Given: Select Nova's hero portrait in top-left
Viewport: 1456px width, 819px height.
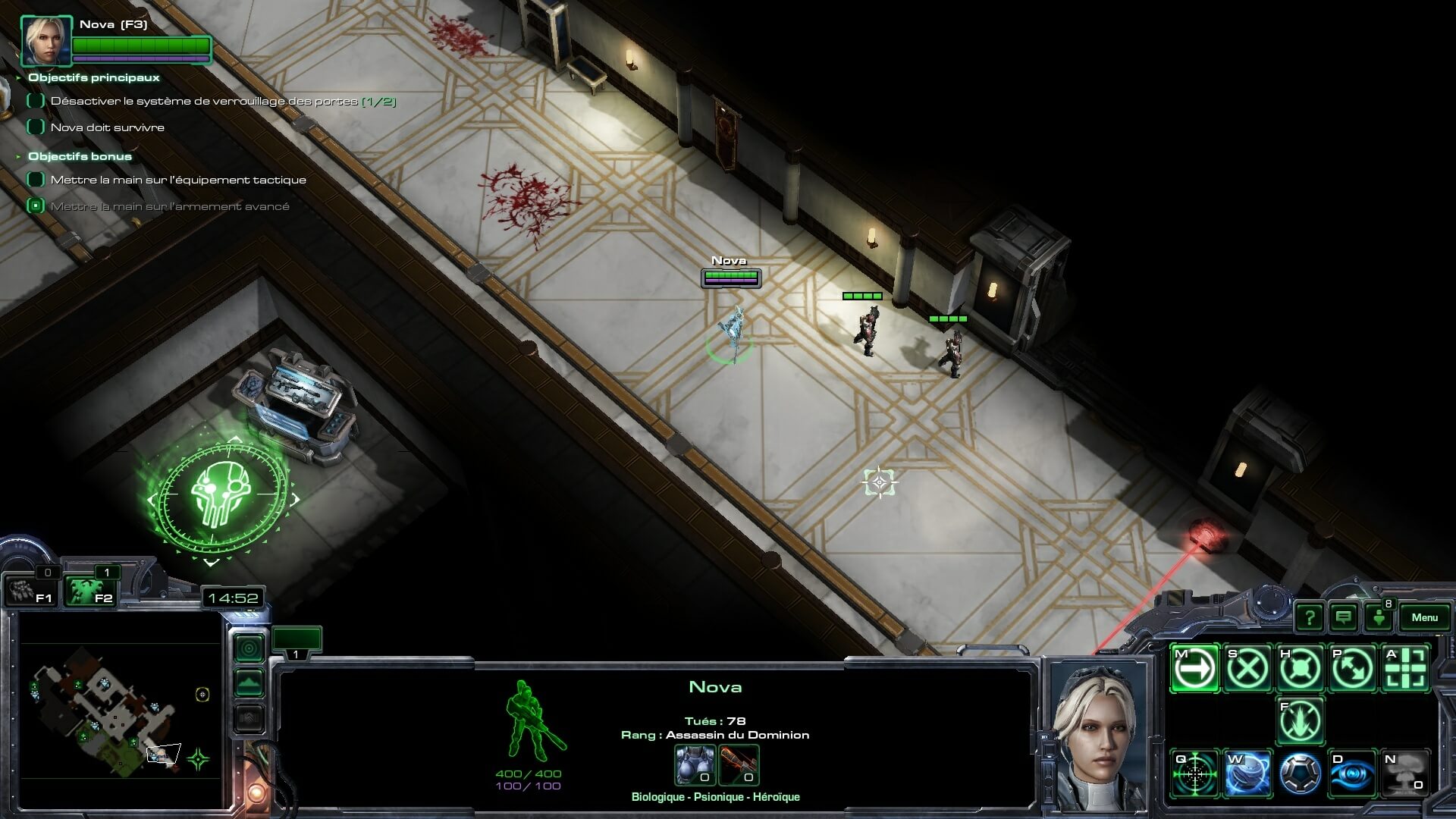Looking at the screenshot, I should (46, 40).
